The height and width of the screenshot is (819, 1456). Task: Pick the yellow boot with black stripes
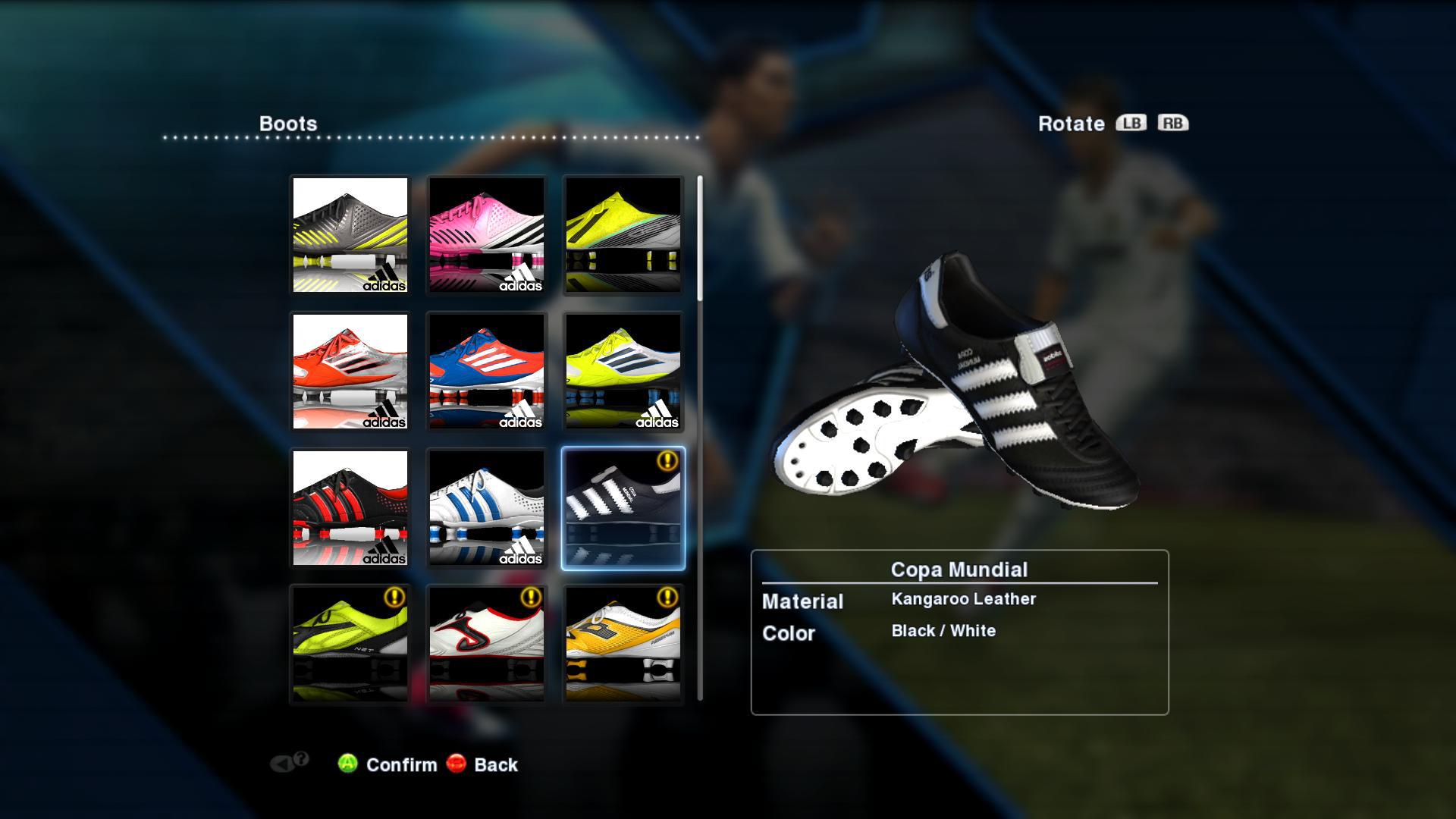pos(623,235)
